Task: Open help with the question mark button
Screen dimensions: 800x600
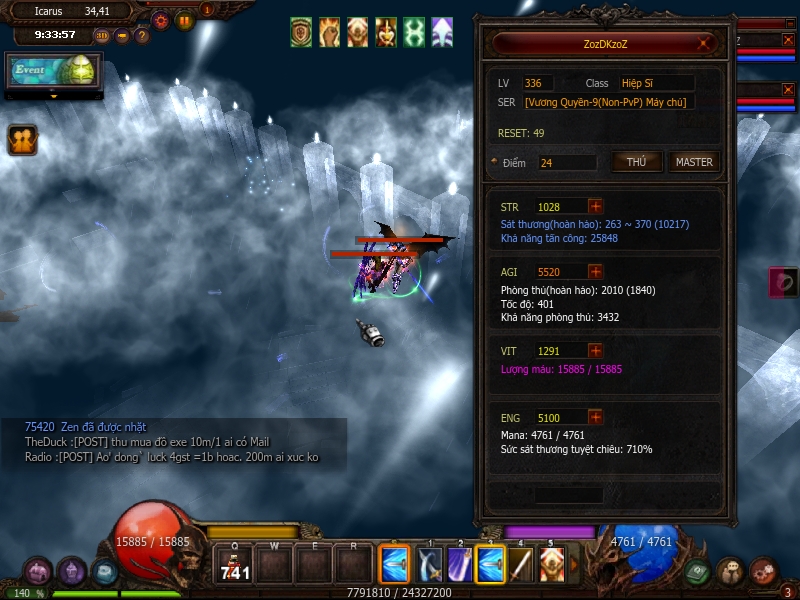Action: pos(142,36)
